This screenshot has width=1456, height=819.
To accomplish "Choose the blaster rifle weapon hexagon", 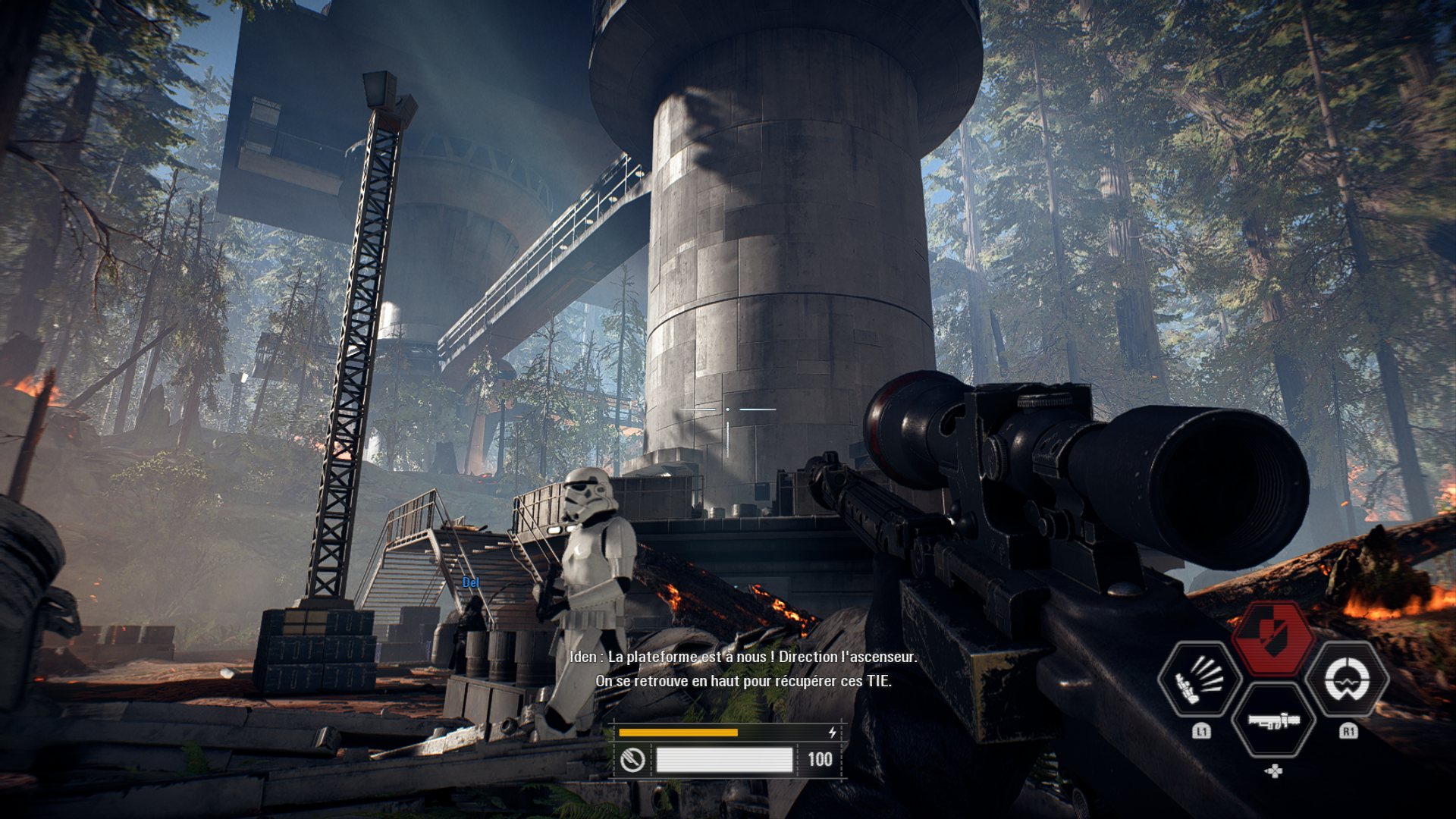I will pyautogui.click(x=1274, y=720).
